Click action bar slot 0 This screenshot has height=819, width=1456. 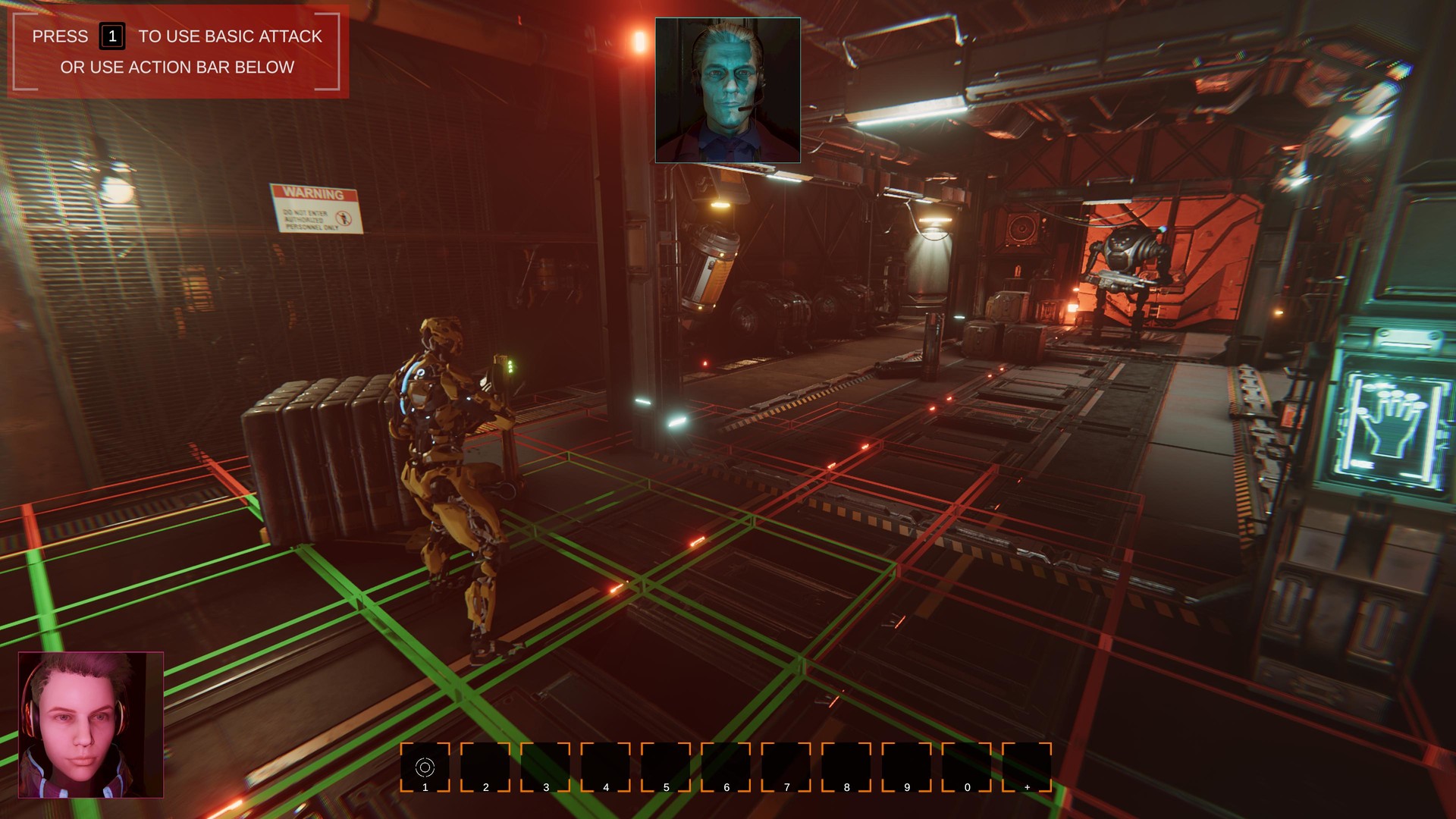[965, 767]
